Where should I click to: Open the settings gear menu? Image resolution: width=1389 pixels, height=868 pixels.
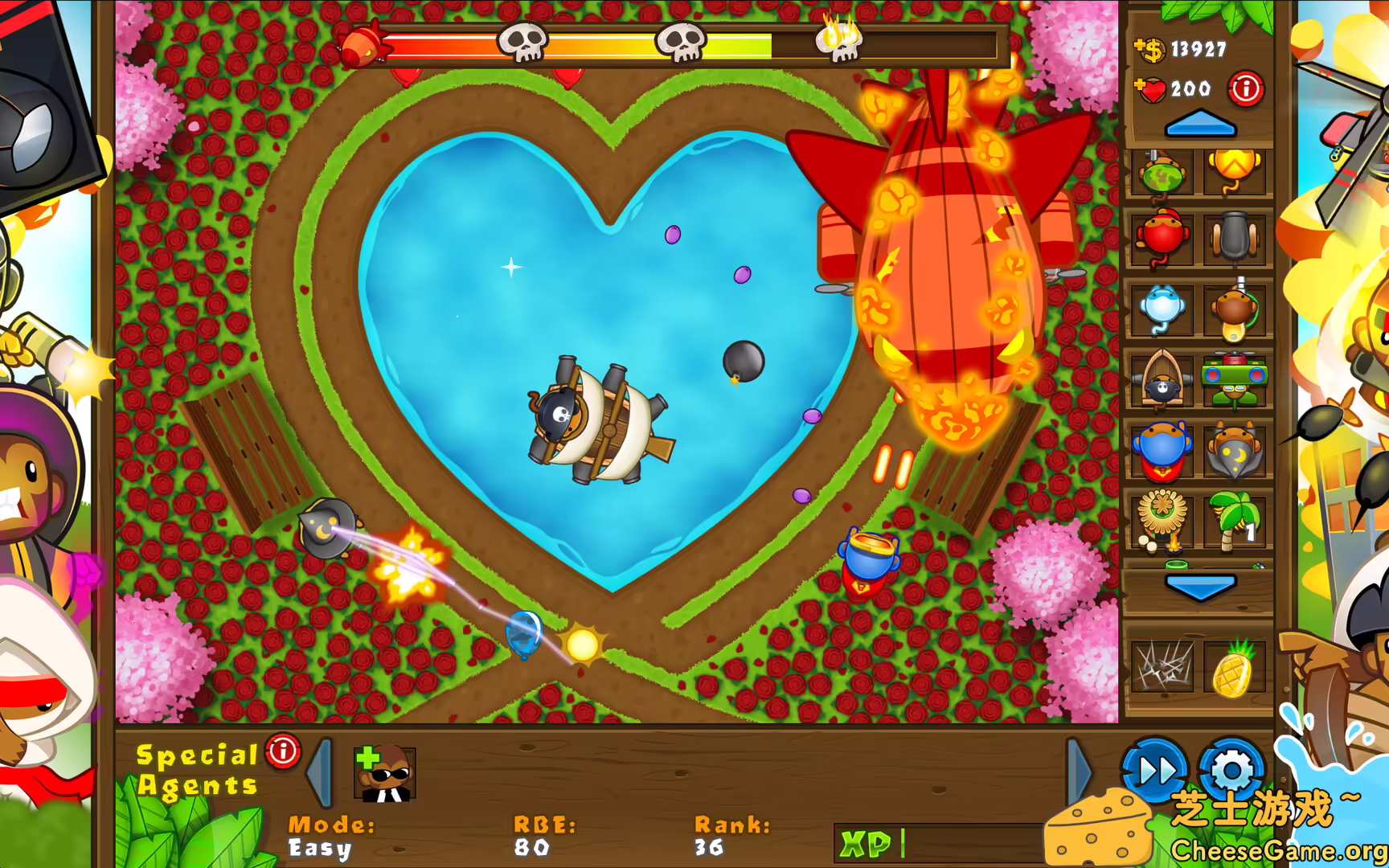[x=1230, y=772]
